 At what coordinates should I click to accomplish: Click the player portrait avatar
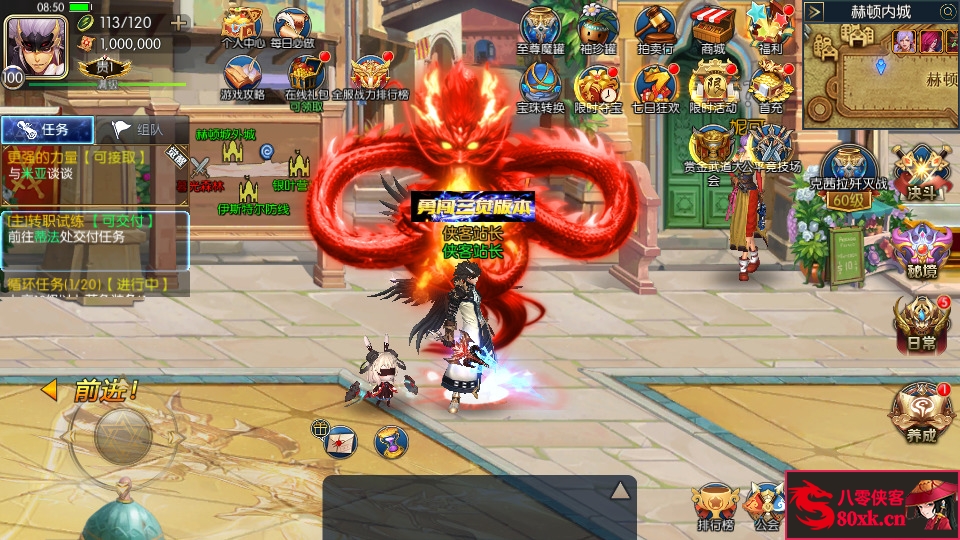coord(36,42)
